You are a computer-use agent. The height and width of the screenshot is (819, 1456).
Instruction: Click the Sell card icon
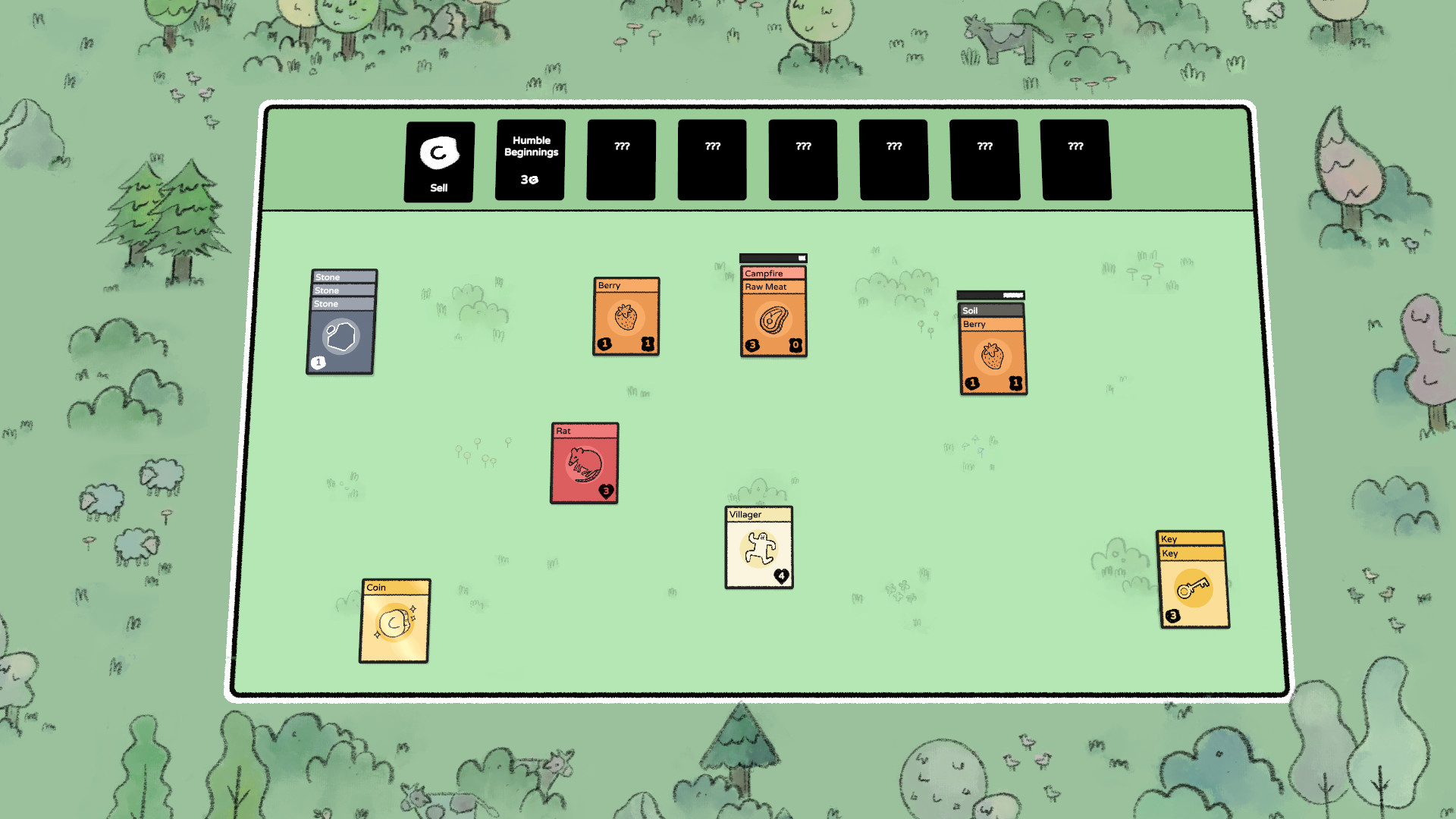coord(438,152)
